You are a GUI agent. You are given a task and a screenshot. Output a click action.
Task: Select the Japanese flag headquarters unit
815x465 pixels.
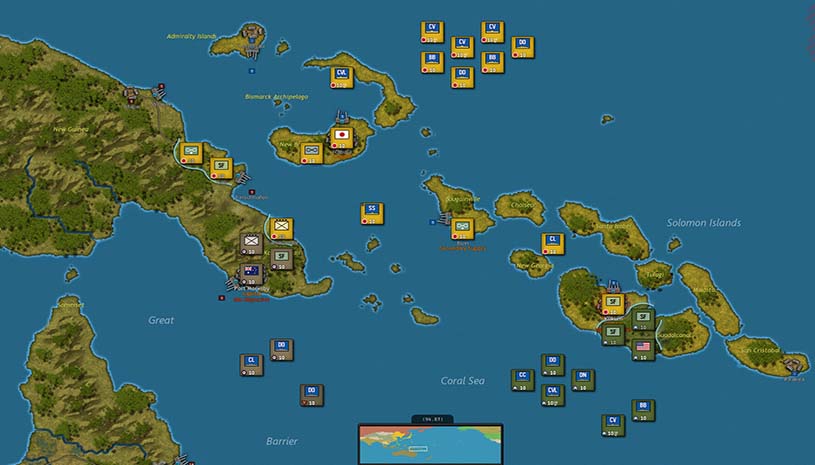(342, 137)
